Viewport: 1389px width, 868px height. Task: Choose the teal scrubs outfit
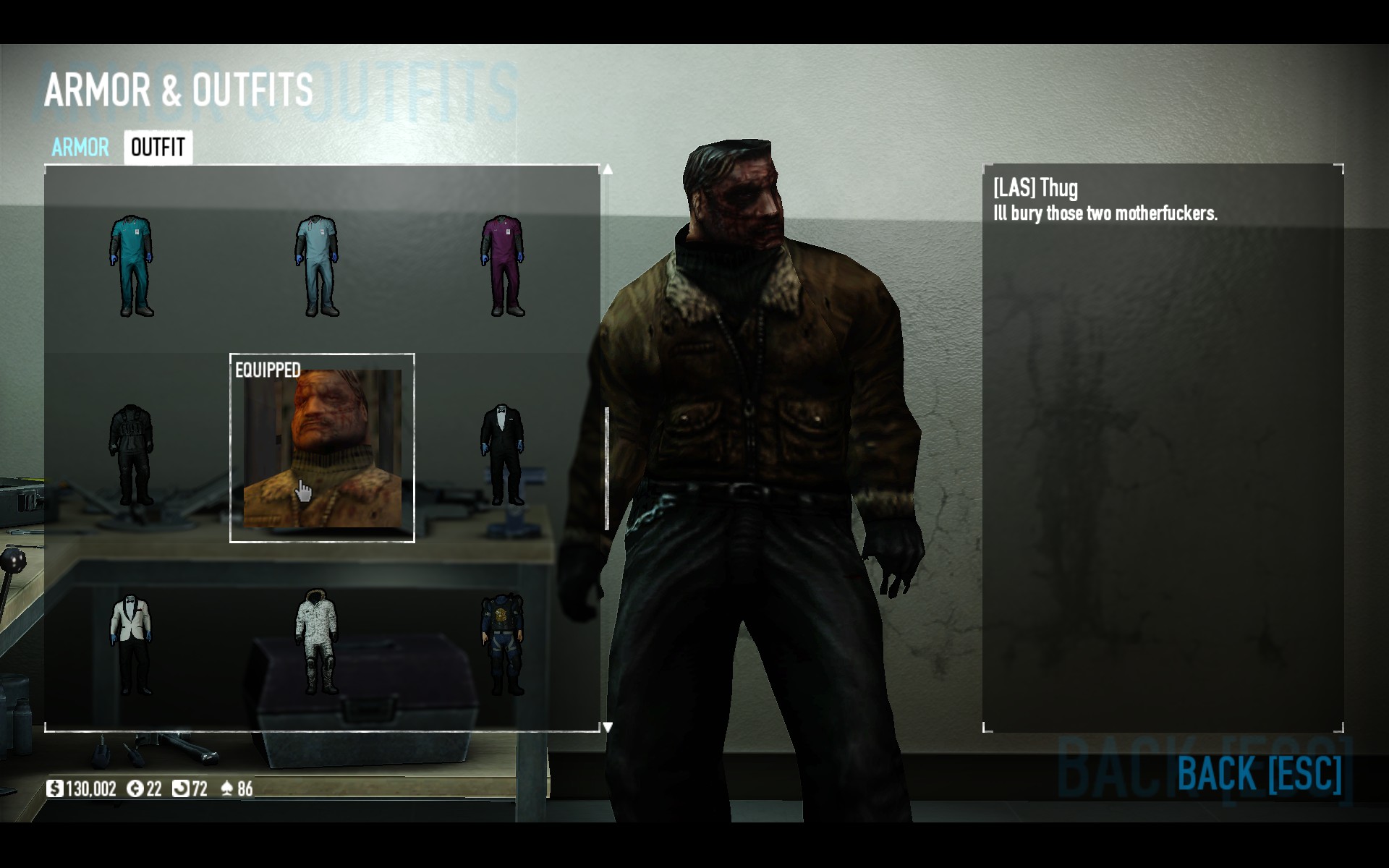click(132, 265)
